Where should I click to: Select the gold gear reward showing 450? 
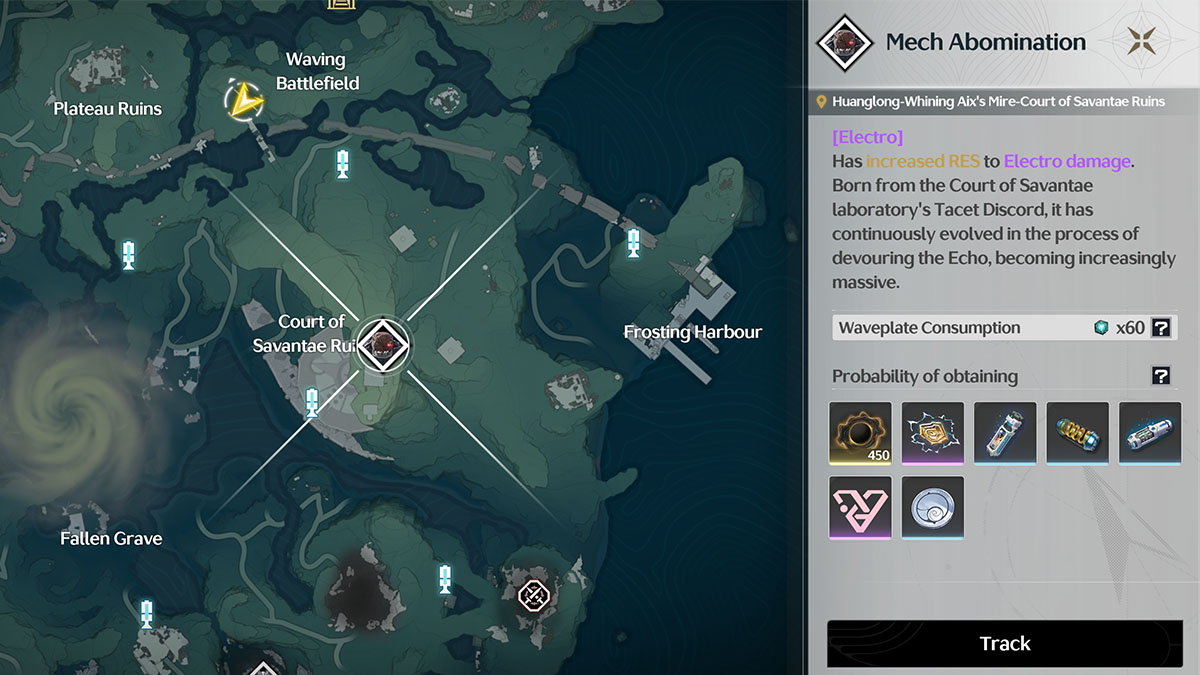tap(860, 433)
